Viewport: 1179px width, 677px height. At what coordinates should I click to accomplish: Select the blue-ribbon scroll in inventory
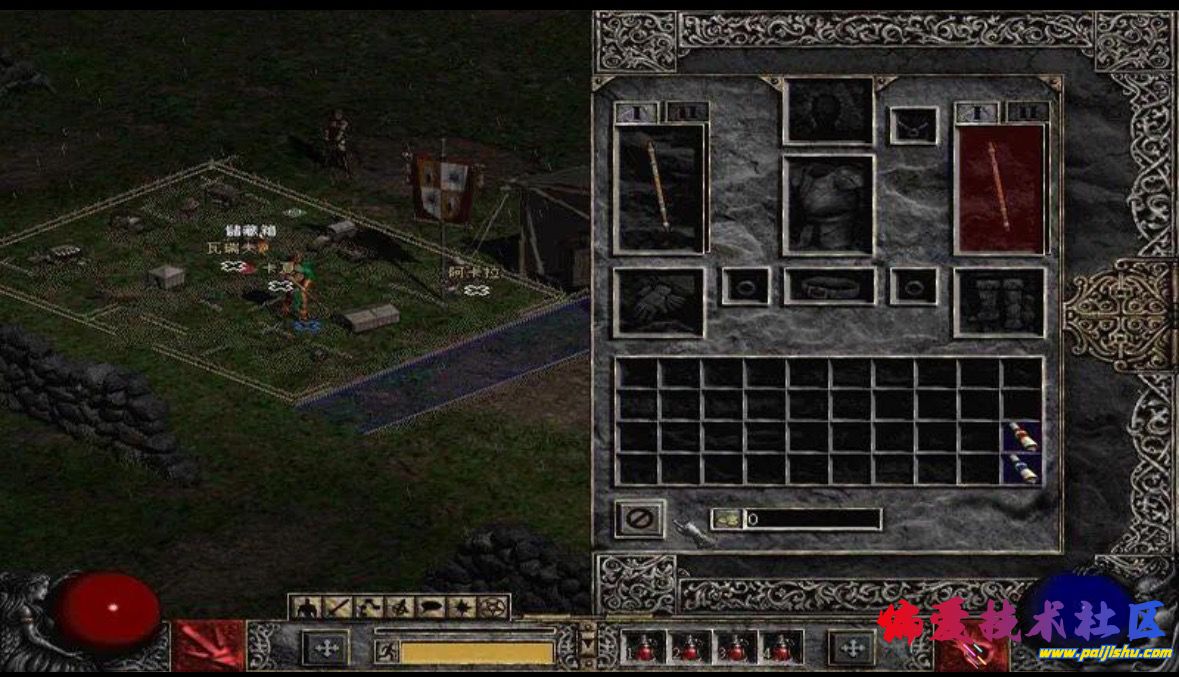1022,468
